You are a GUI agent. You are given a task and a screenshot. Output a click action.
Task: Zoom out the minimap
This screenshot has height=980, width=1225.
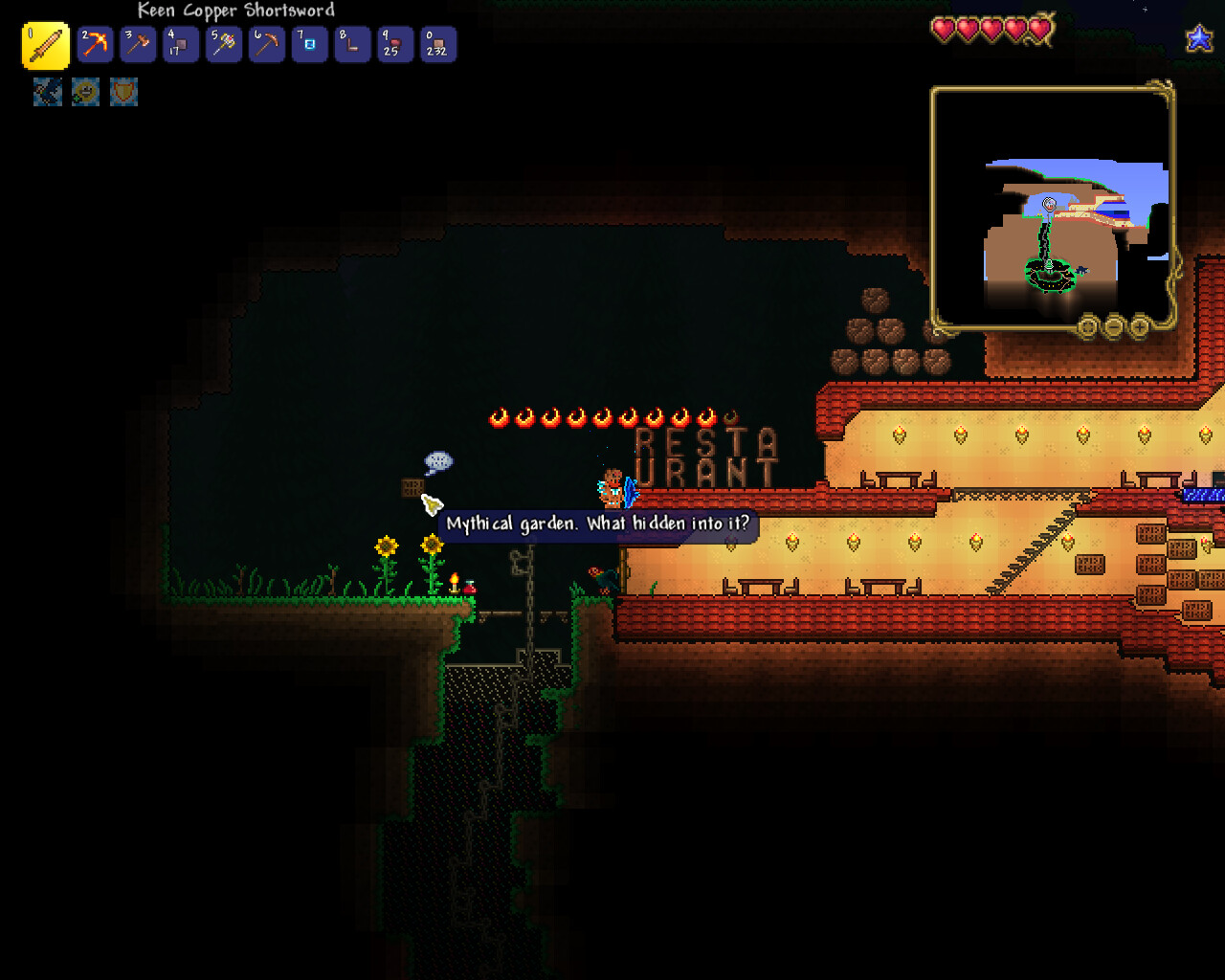[x=1114, y=327]
